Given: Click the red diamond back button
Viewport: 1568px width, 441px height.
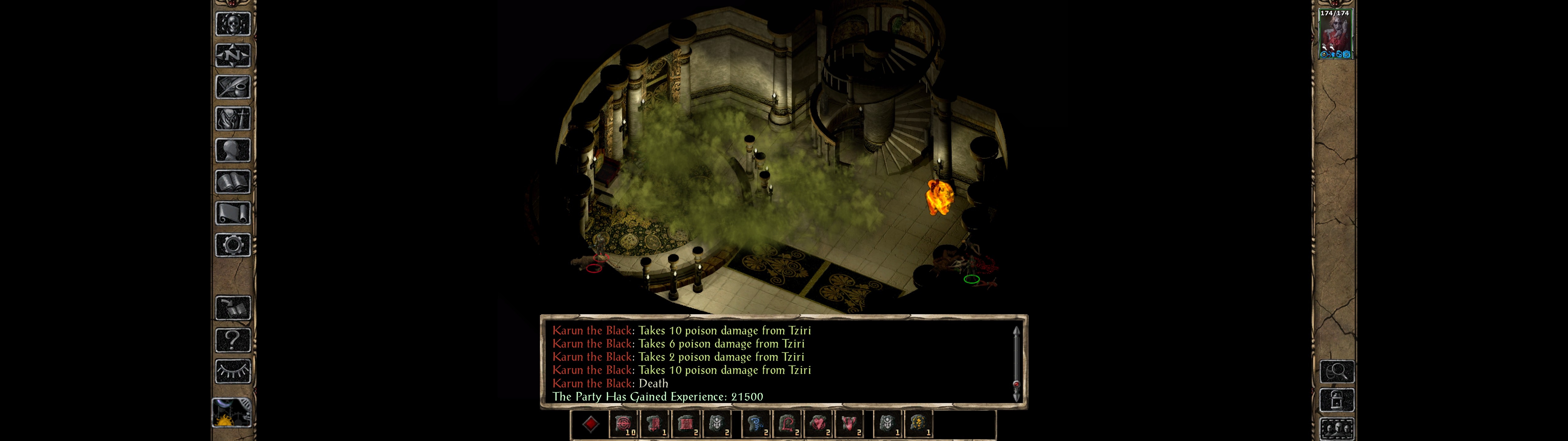Looking at the screenshot, I should (590, 424).
